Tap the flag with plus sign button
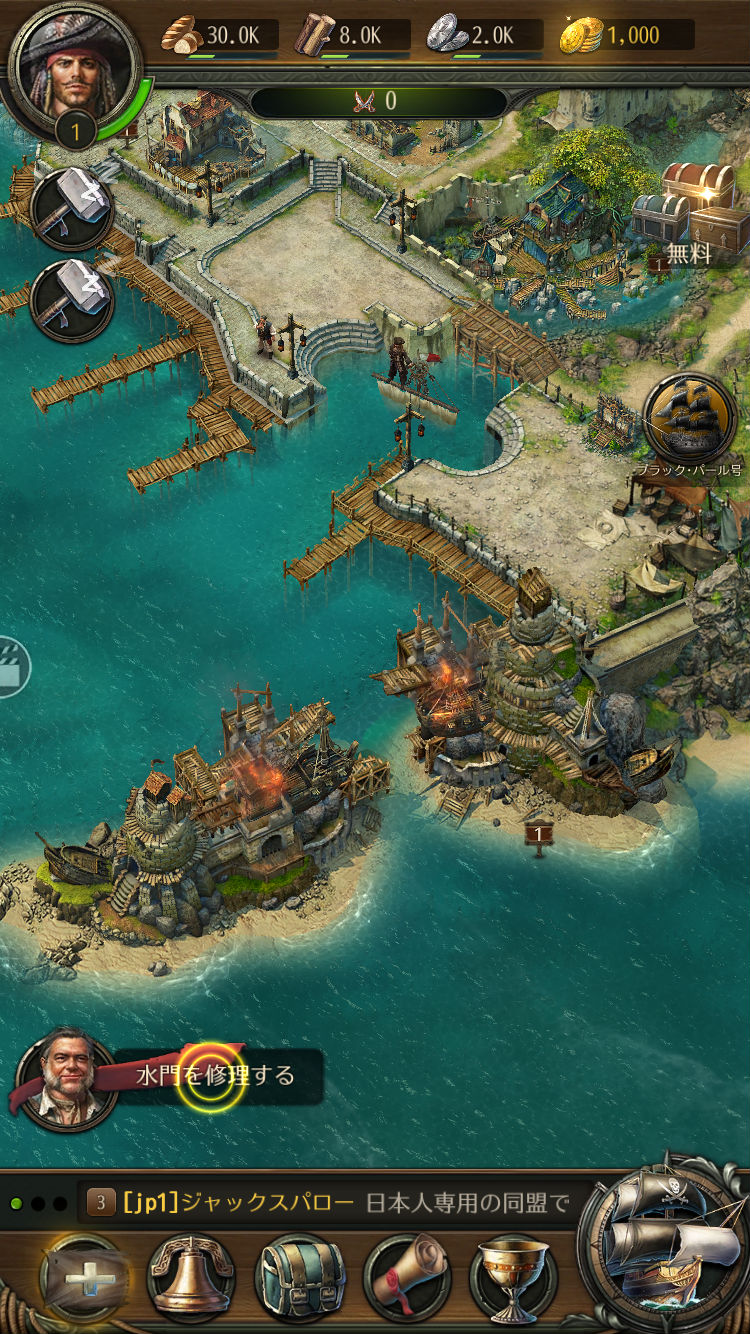This screenshot has height=1334, width=750. tap(83, 1279)
